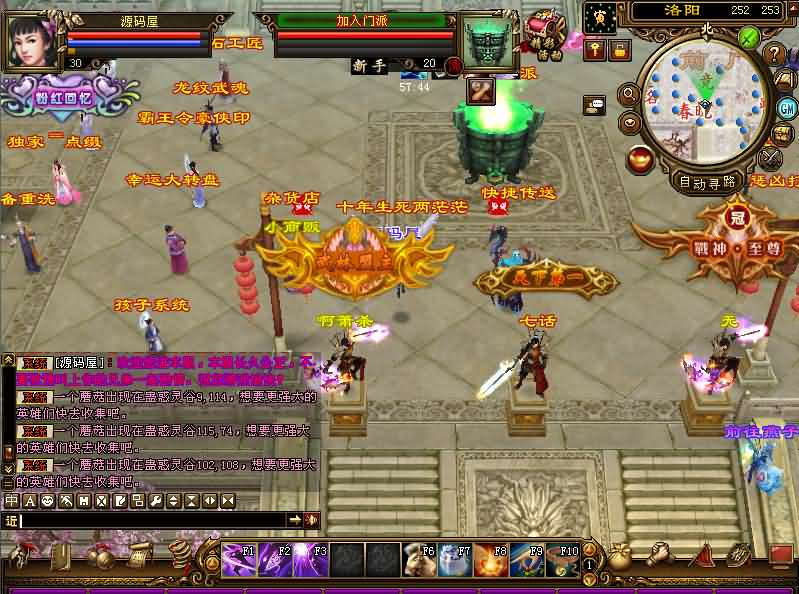The image size is (799, 594).
Task: Click the GM support button
Action: tap(786, 108)
